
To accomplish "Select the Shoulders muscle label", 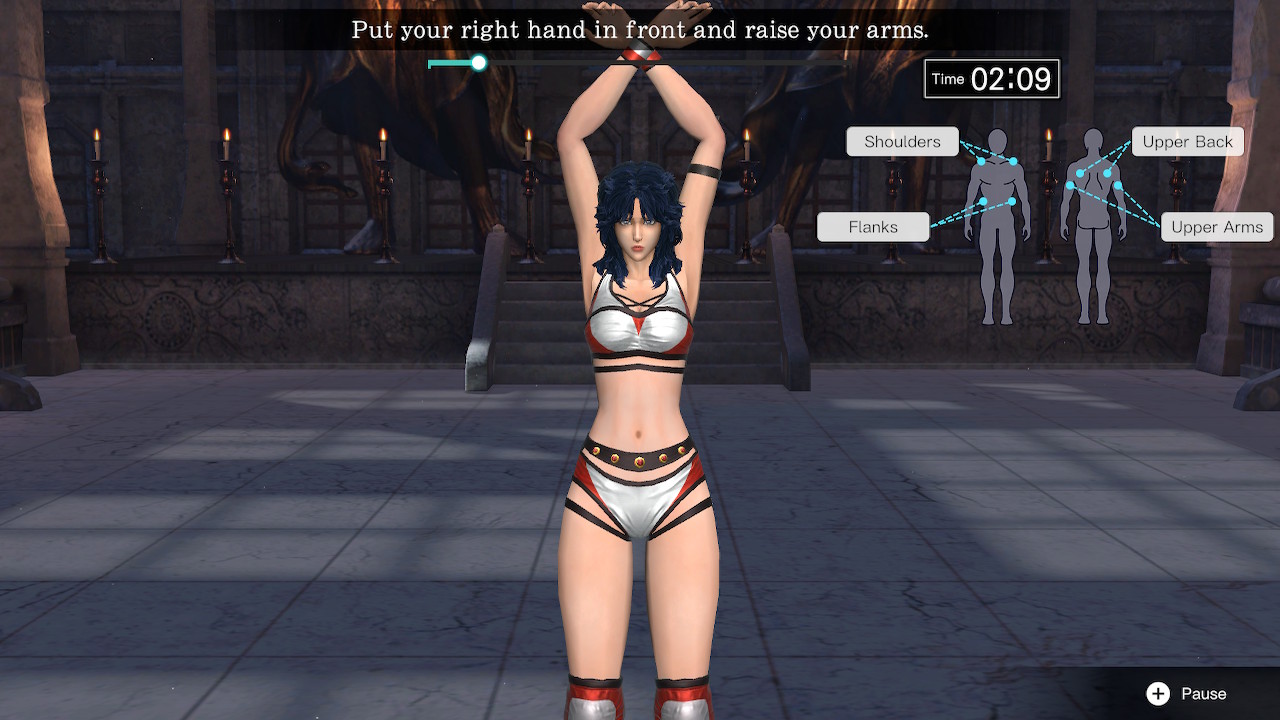I will pos(902,142).
